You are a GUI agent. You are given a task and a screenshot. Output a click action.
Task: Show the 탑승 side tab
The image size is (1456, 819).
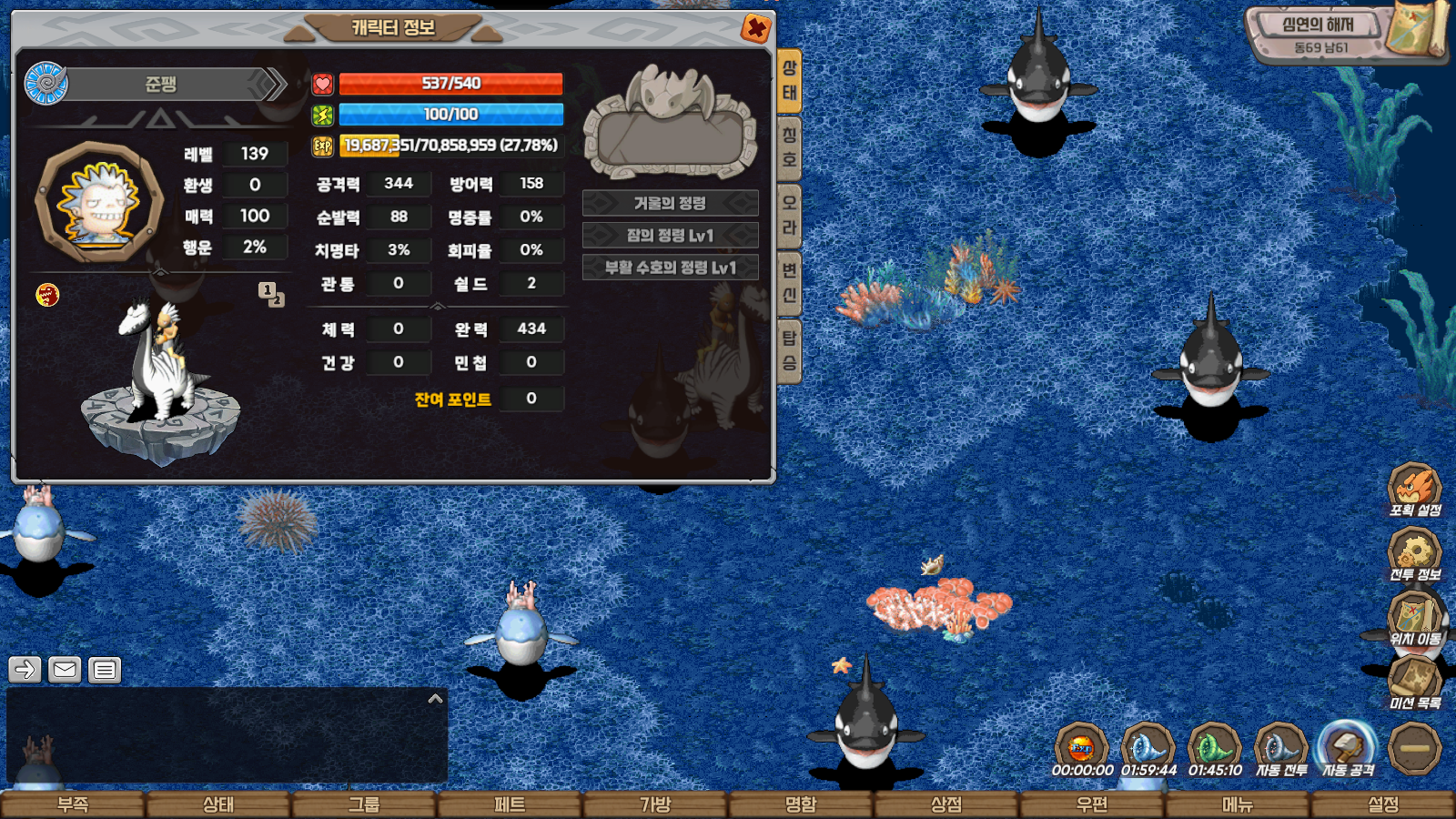(789, 350)
